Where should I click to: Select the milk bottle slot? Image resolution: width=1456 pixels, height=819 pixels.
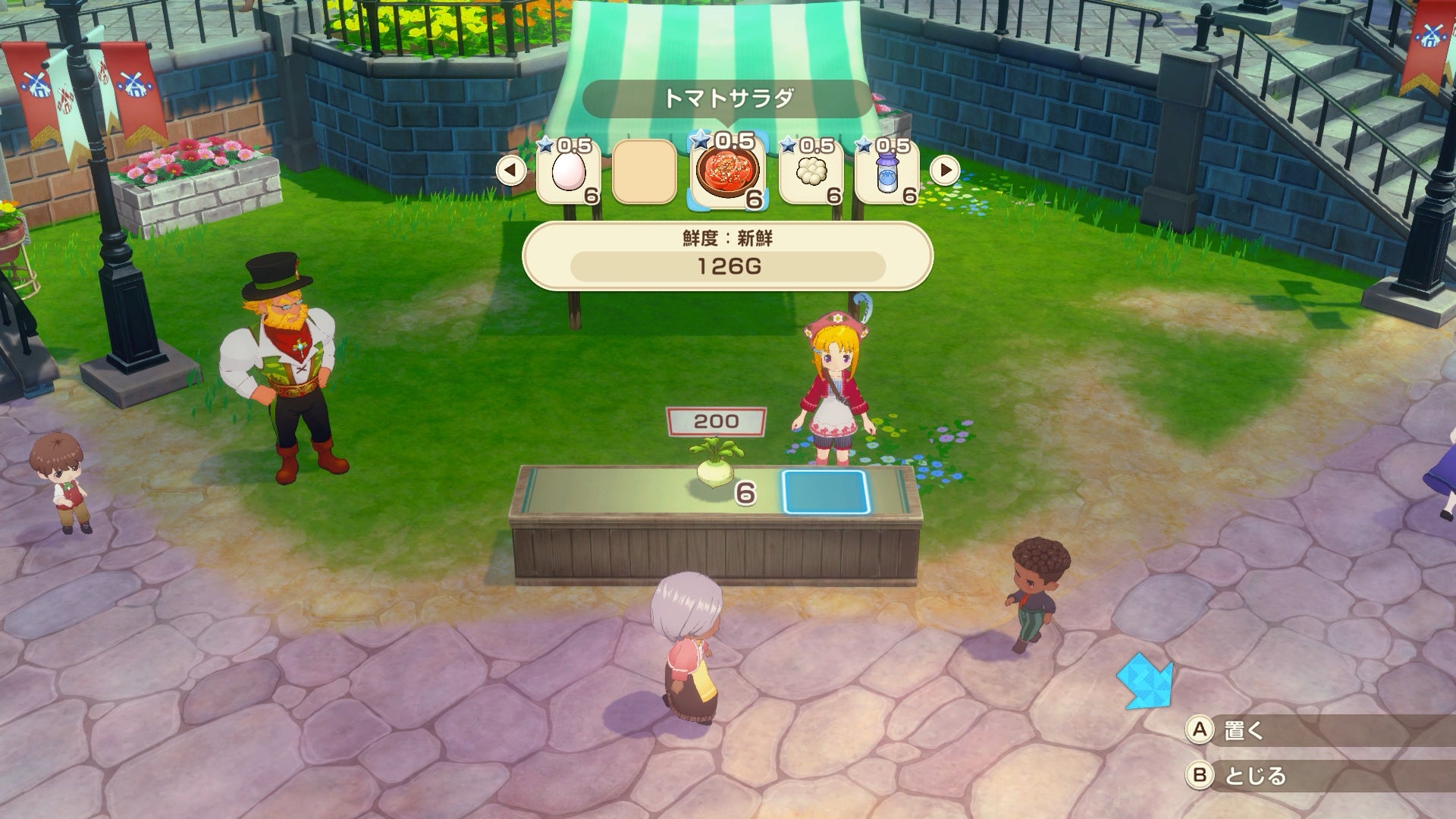tap(886, 173)
